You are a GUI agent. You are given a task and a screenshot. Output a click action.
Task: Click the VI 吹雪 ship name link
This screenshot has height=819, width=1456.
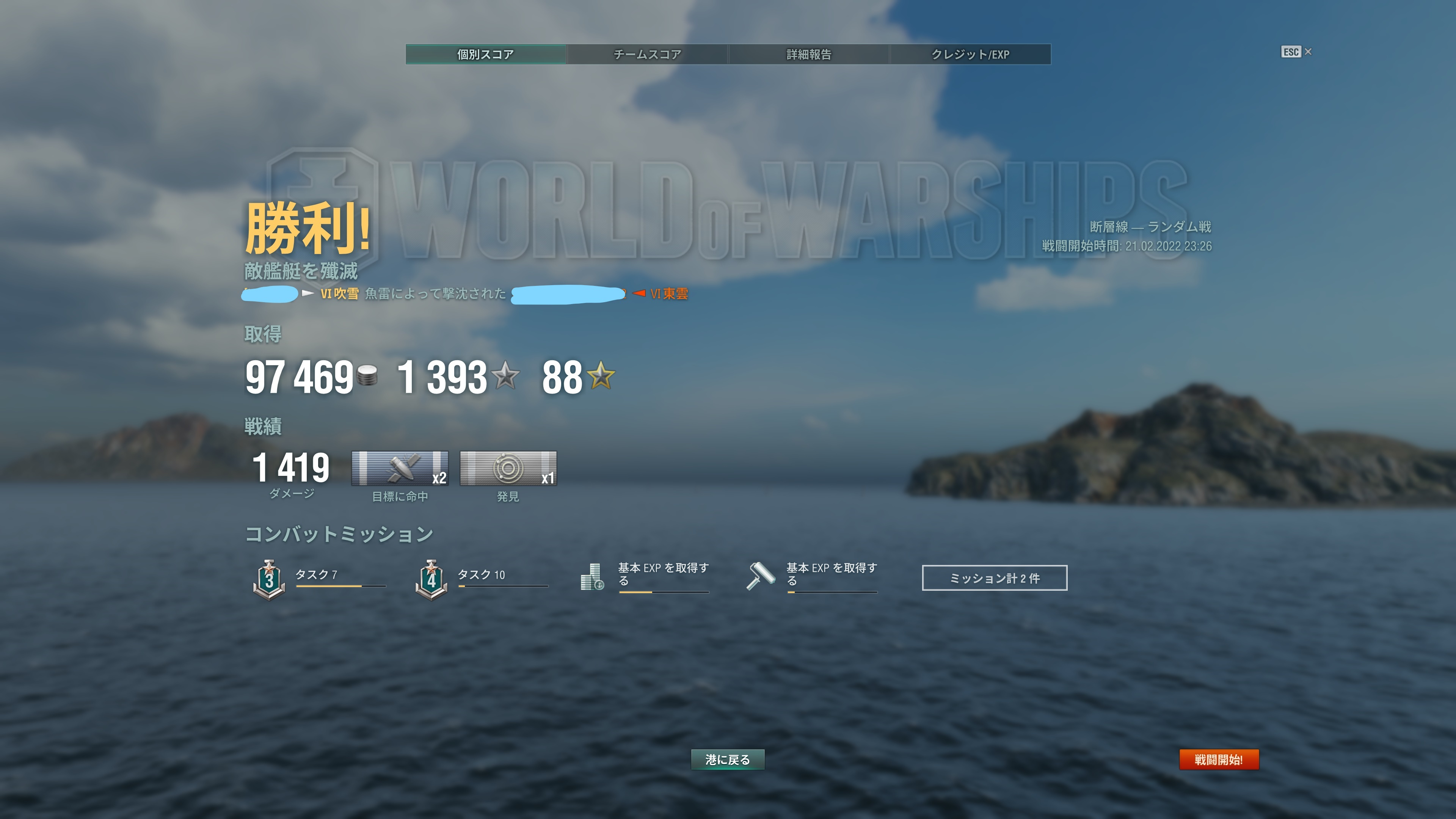click(340, 295)
